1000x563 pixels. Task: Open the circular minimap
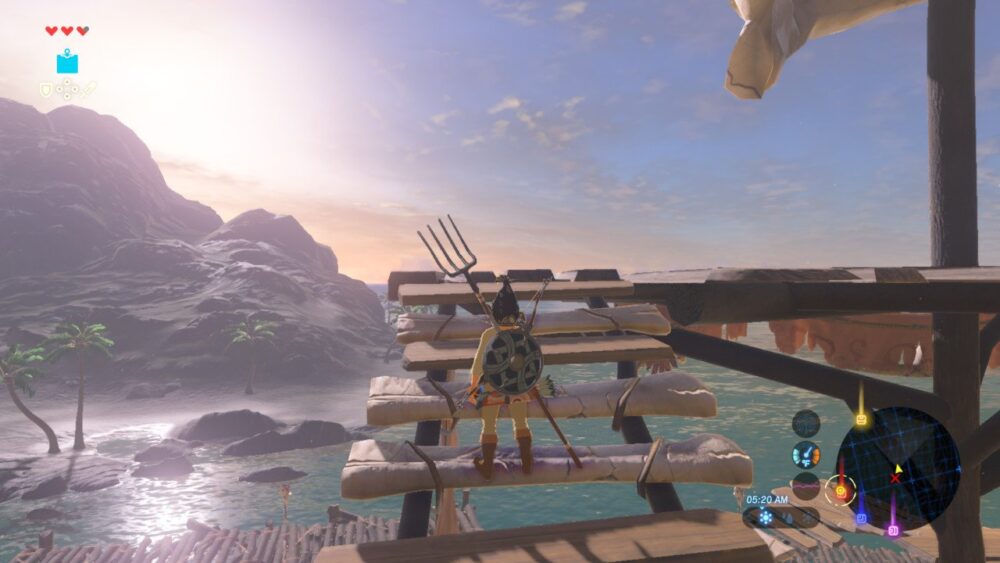tap(897, 467)
